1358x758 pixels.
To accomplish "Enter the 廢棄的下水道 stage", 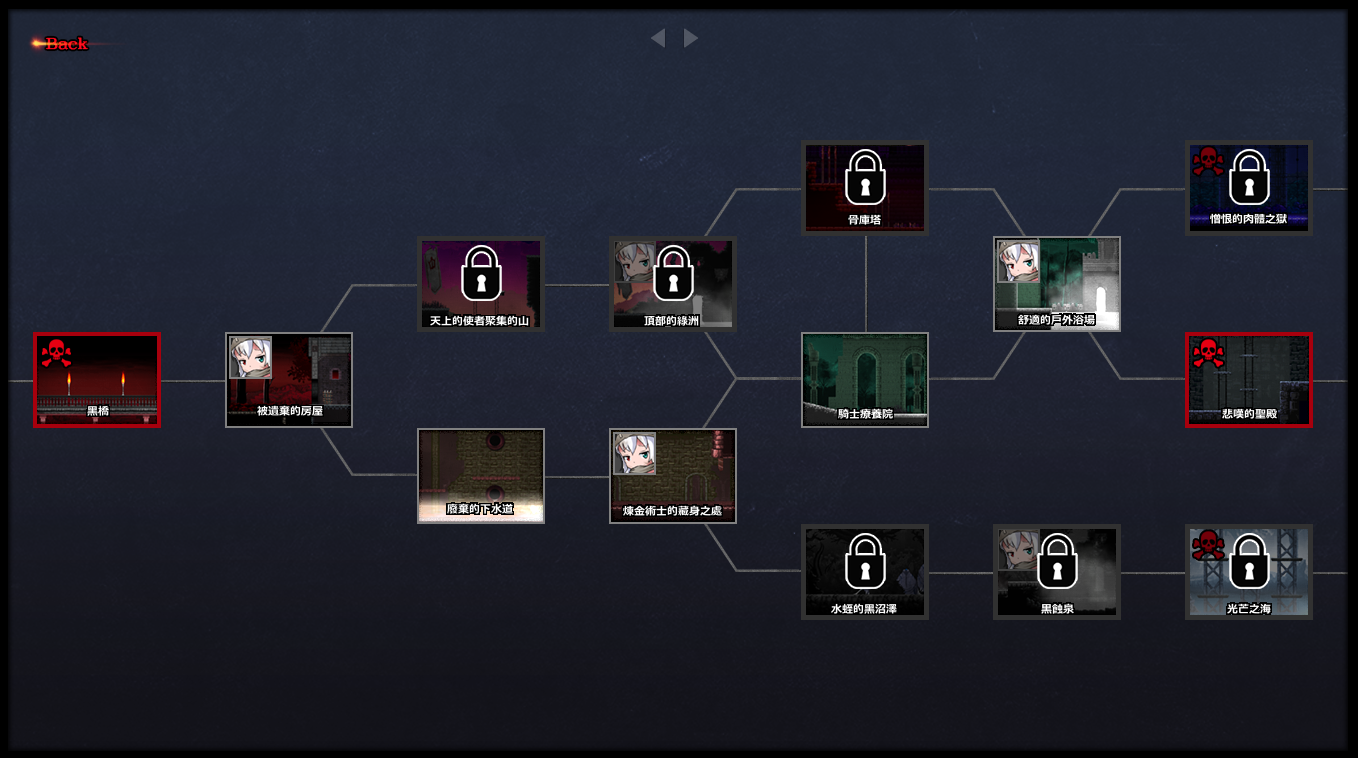I will click(x=481, y=476).
